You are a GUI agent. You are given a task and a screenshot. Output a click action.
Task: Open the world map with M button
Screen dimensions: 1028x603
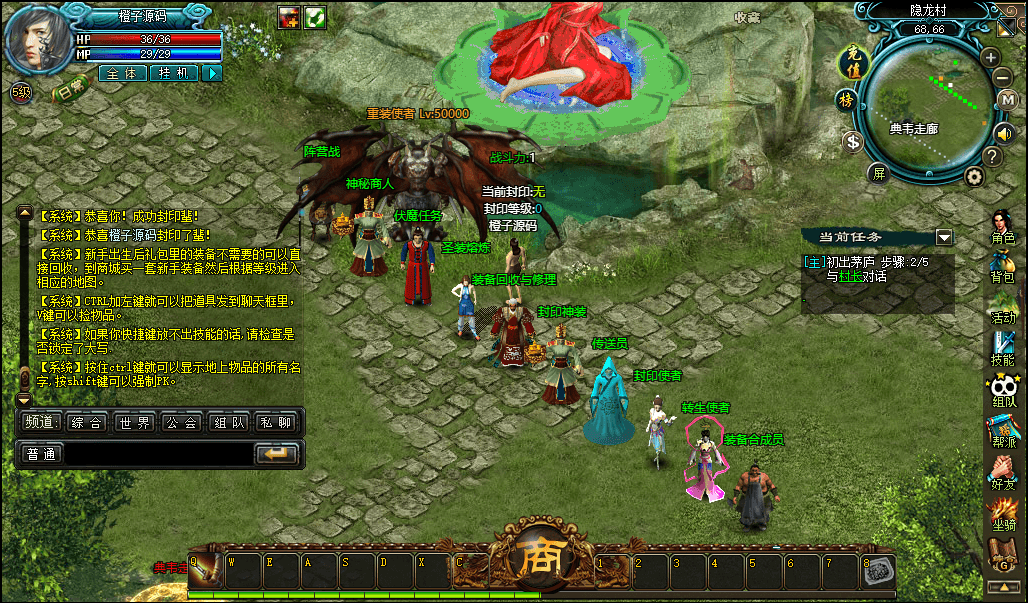[x=1008, y=101]
